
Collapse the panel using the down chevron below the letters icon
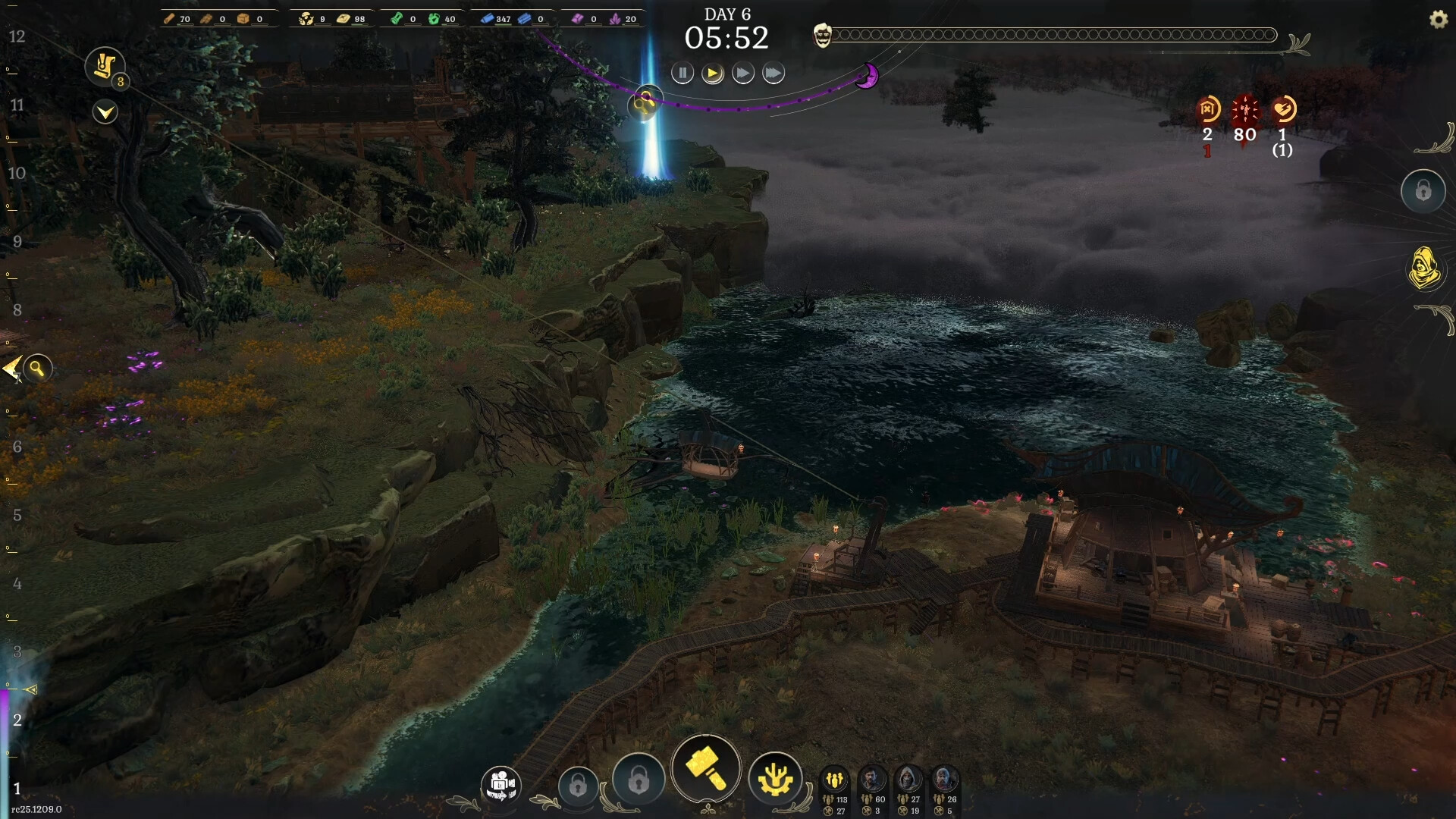pos(105,112)
